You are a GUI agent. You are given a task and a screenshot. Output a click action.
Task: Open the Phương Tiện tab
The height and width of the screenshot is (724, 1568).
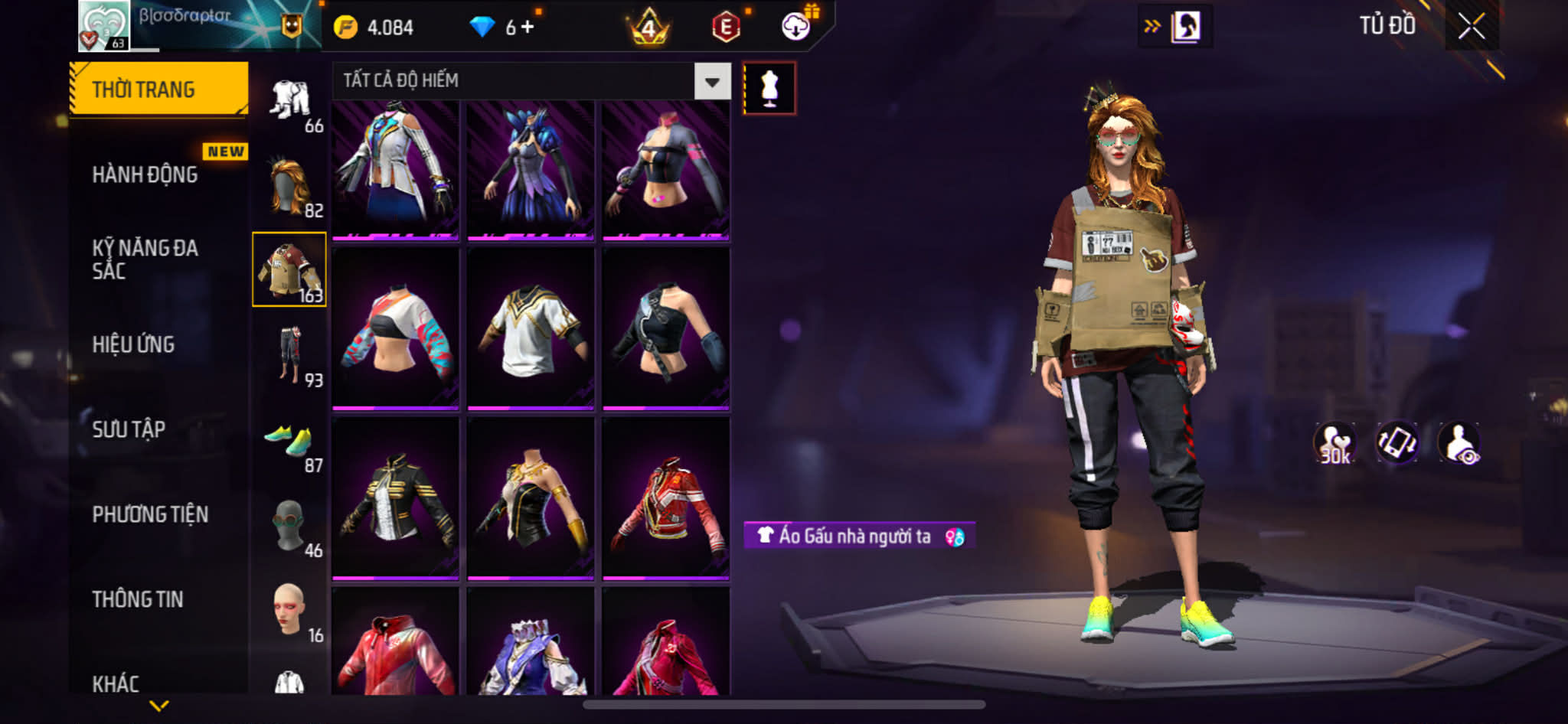[x=150, y=514]
